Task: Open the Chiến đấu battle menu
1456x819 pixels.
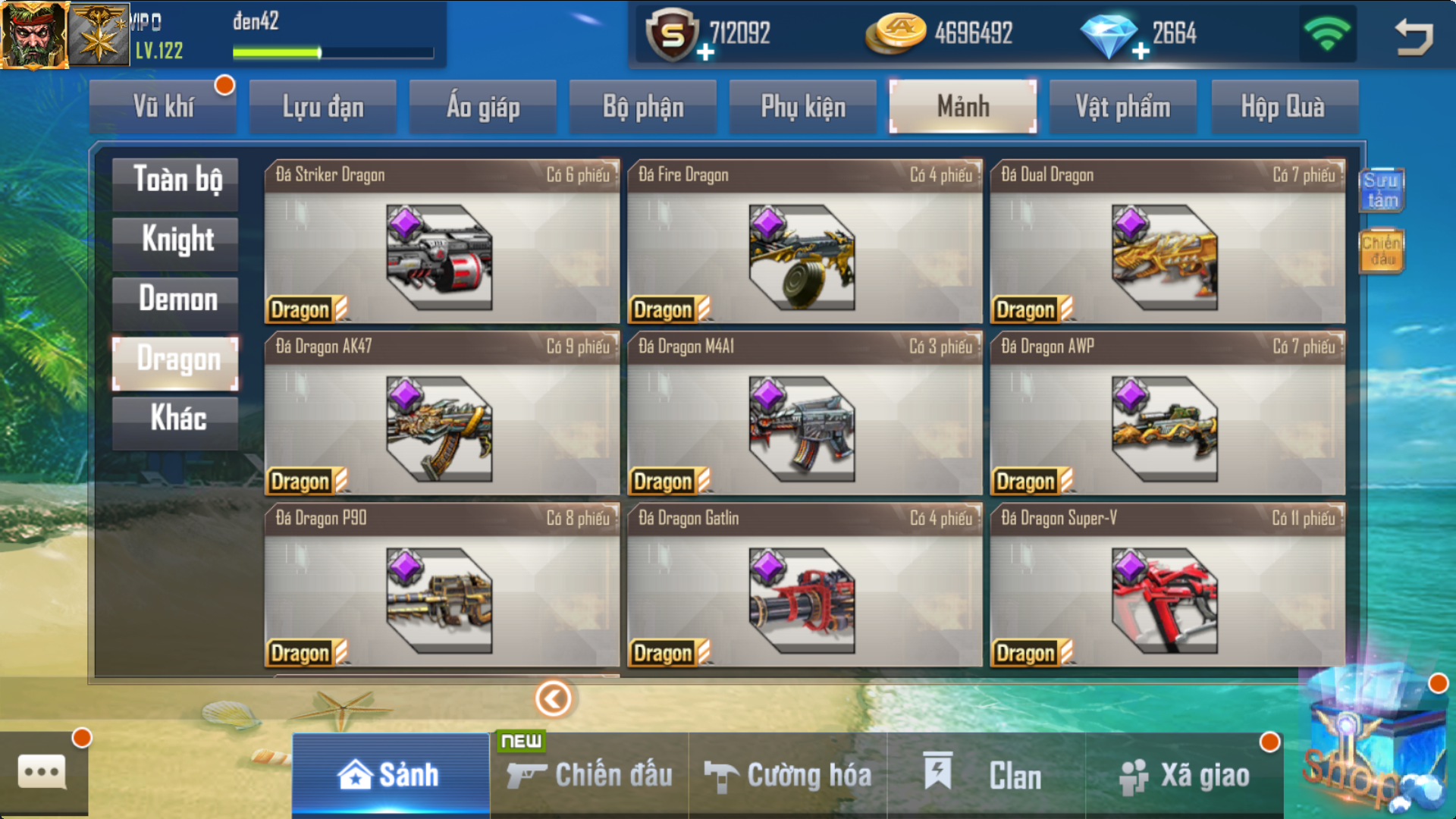Action: (x=590, y=776)
